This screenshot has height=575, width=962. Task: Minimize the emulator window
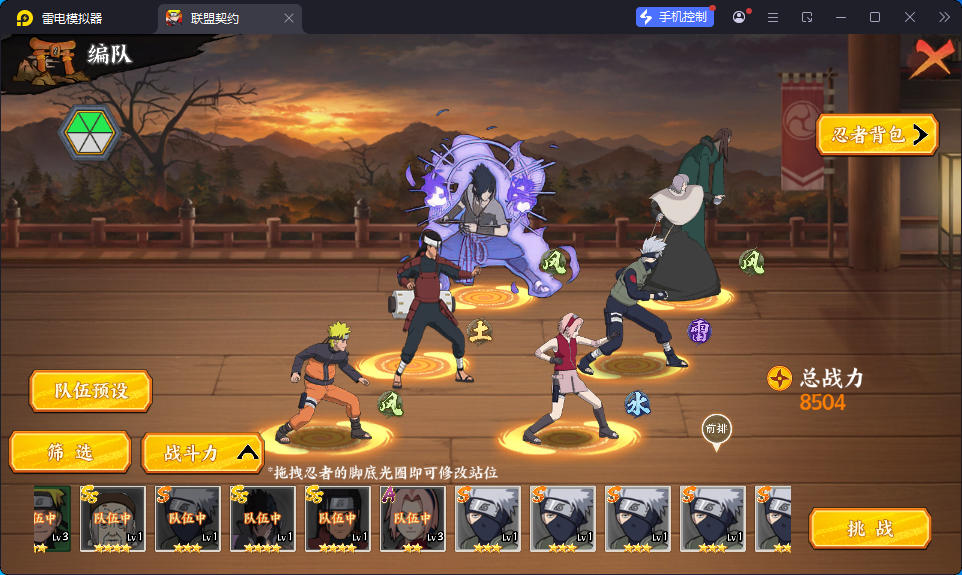tap(841, 17)
